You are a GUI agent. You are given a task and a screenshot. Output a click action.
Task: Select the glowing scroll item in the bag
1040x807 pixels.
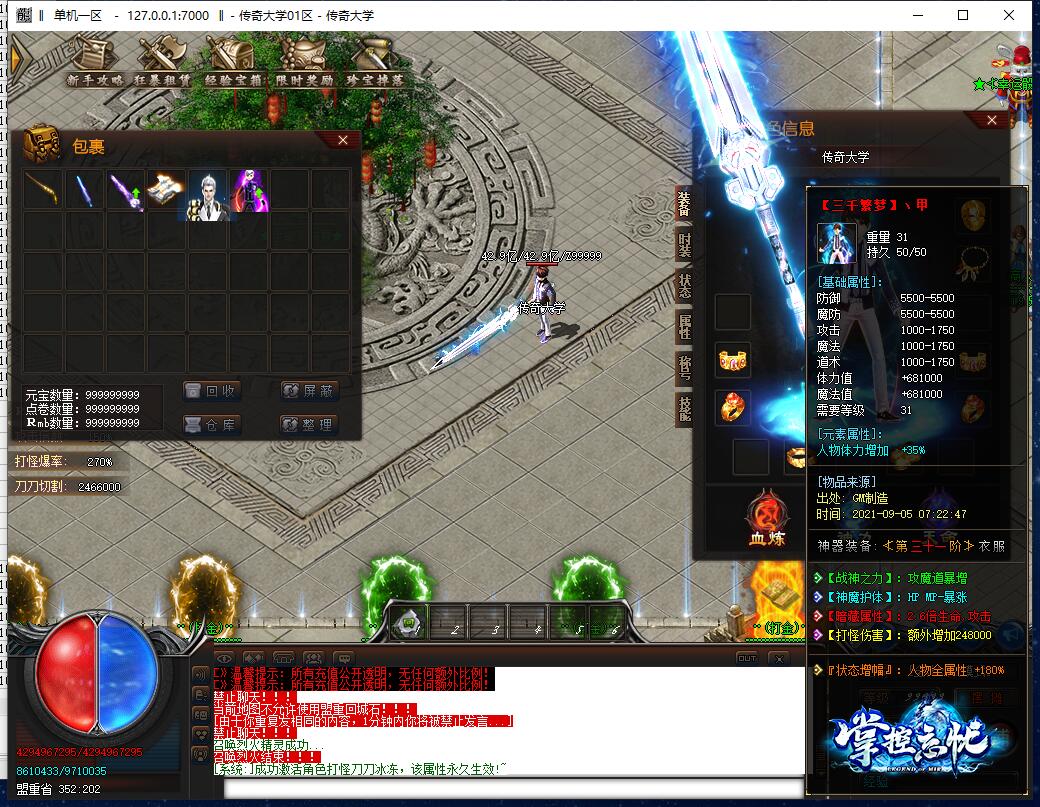coord(167,190)
